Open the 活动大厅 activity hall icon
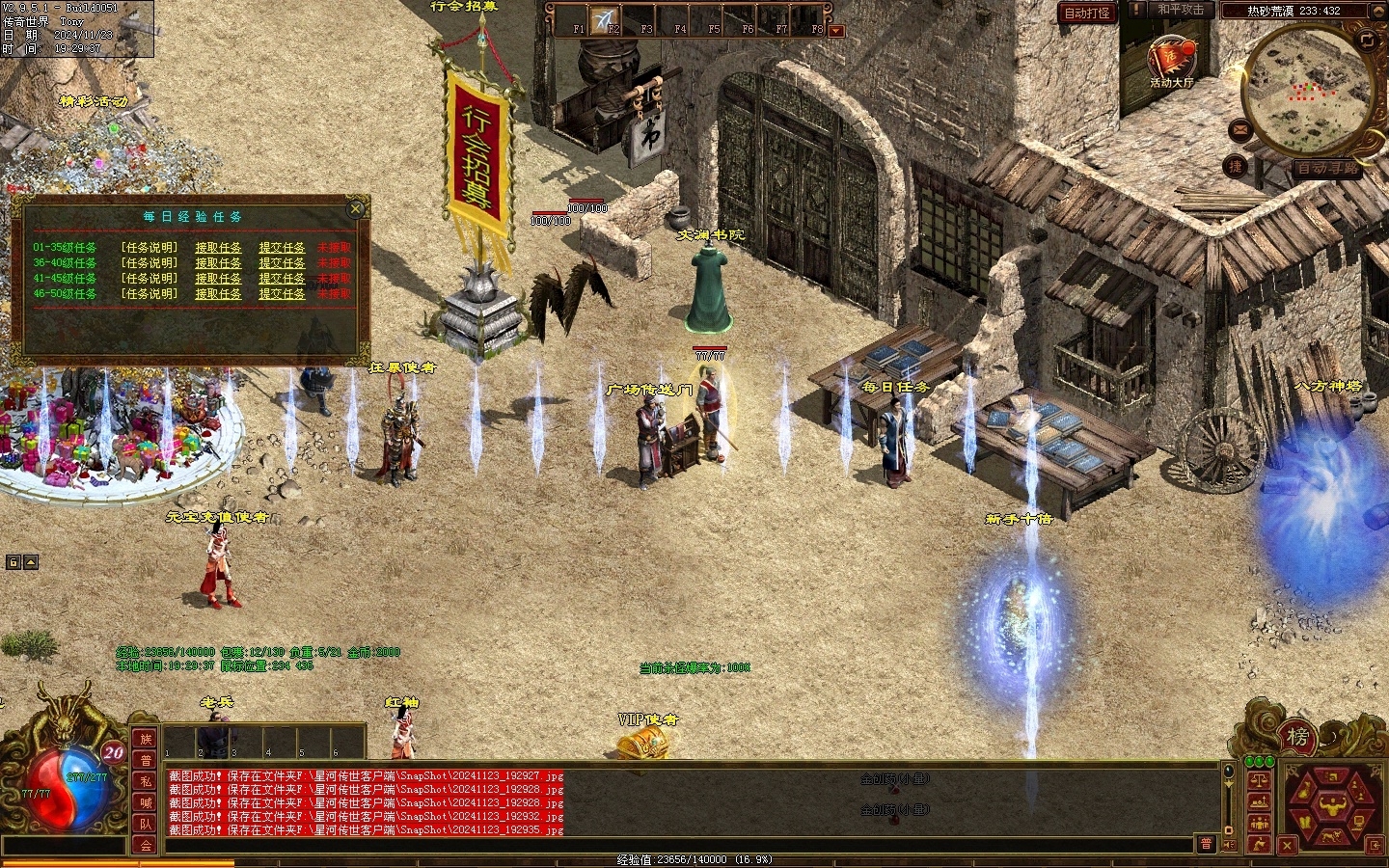This screenshot has width=1389, height=868. (1171, 60)
